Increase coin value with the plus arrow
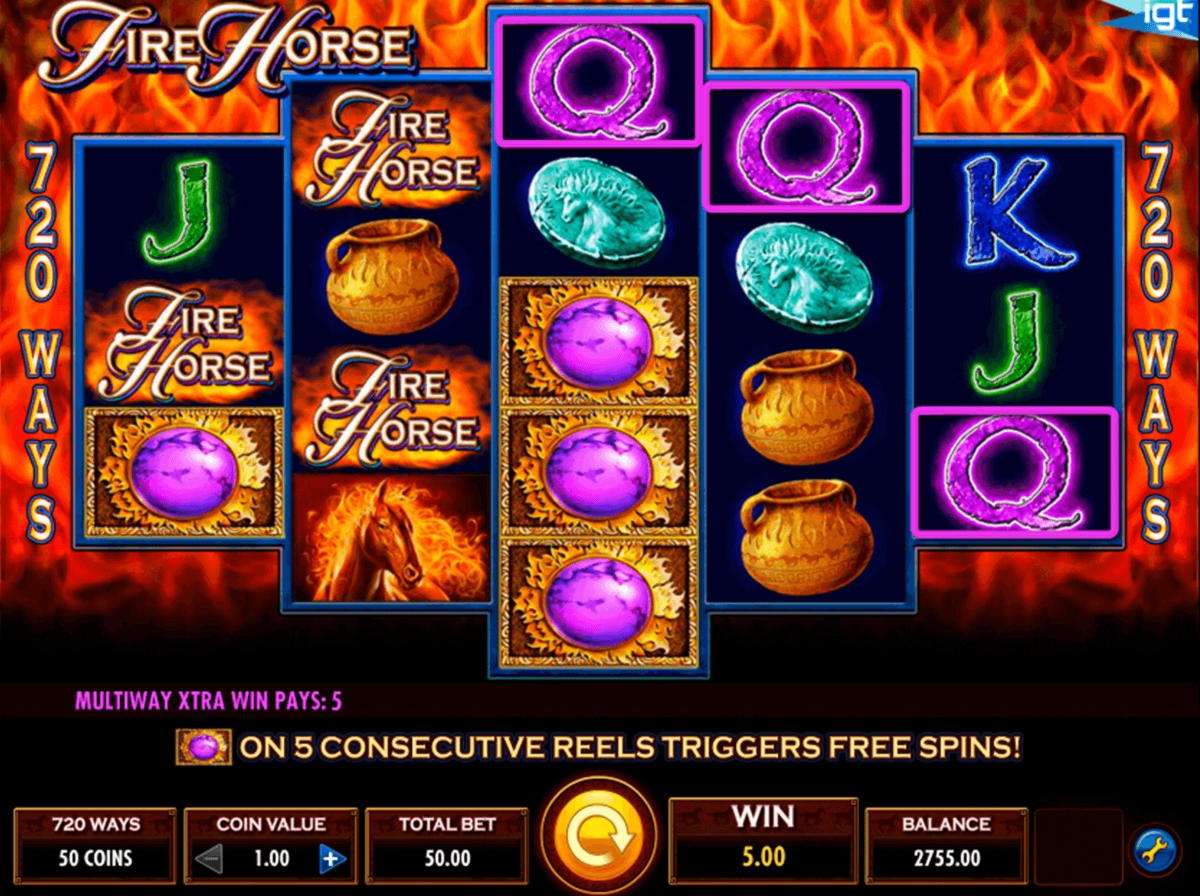This screenshot has width=1200, height=896. (331, 858)
